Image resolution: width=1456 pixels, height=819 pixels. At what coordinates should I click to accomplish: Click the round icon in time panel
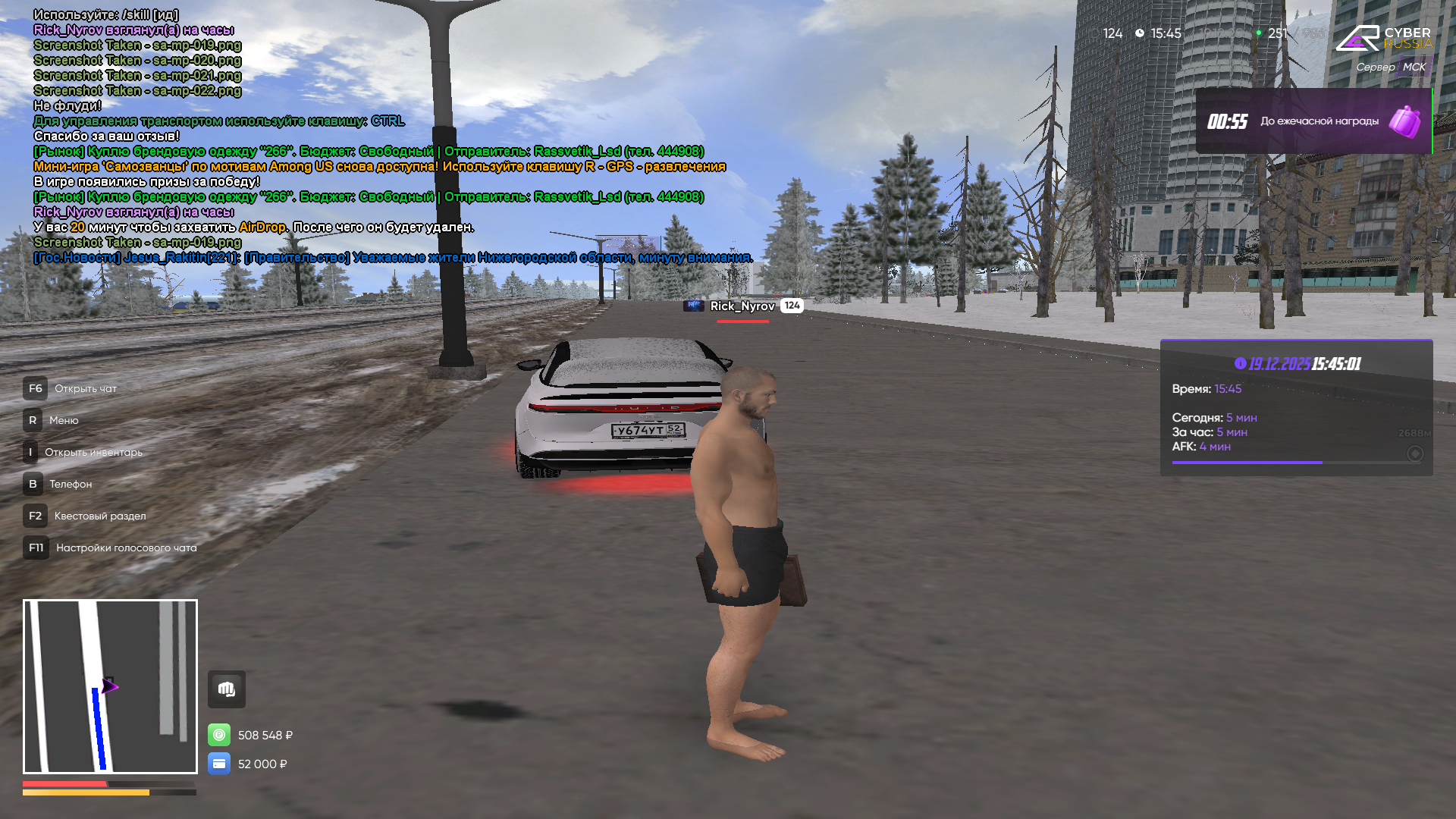(x=1415, y=453)
